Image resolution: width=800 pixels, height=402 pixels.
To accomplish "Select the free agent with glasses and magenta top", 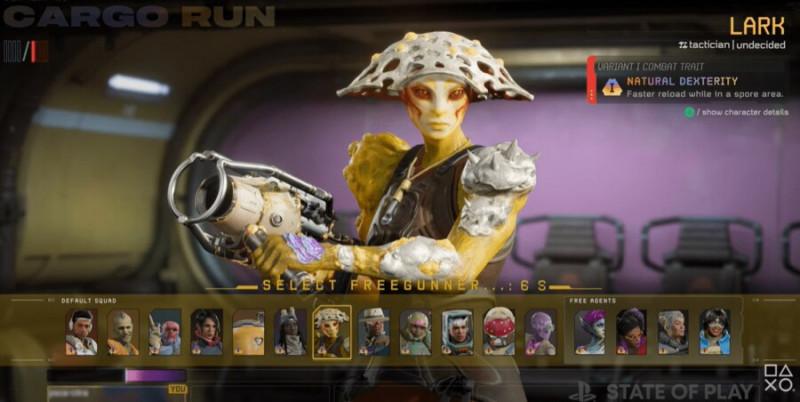I will click(x=631, y=332).
